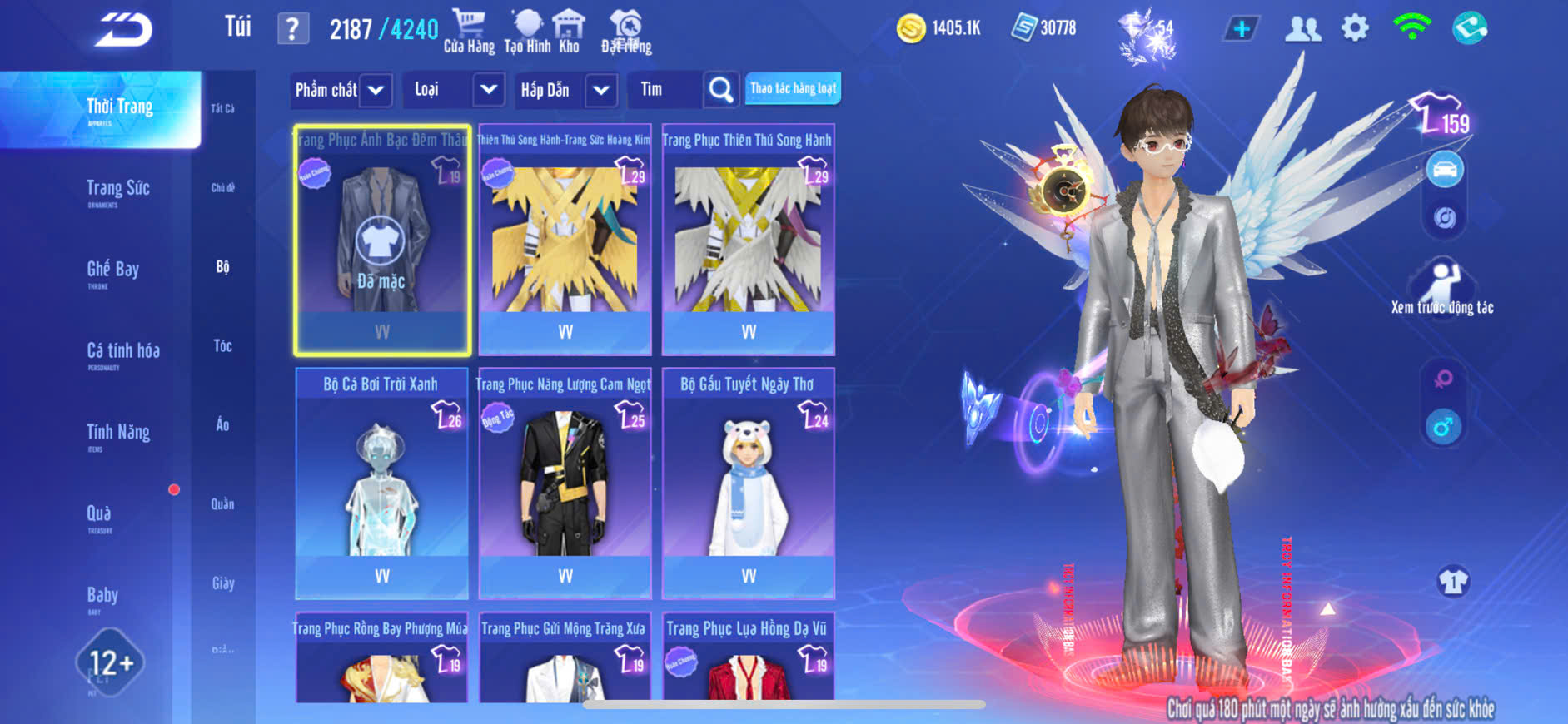This screenshot has width=1568, height=724.
Task: Open the Phẩm chất dropdown
Action: pos(341,90)
